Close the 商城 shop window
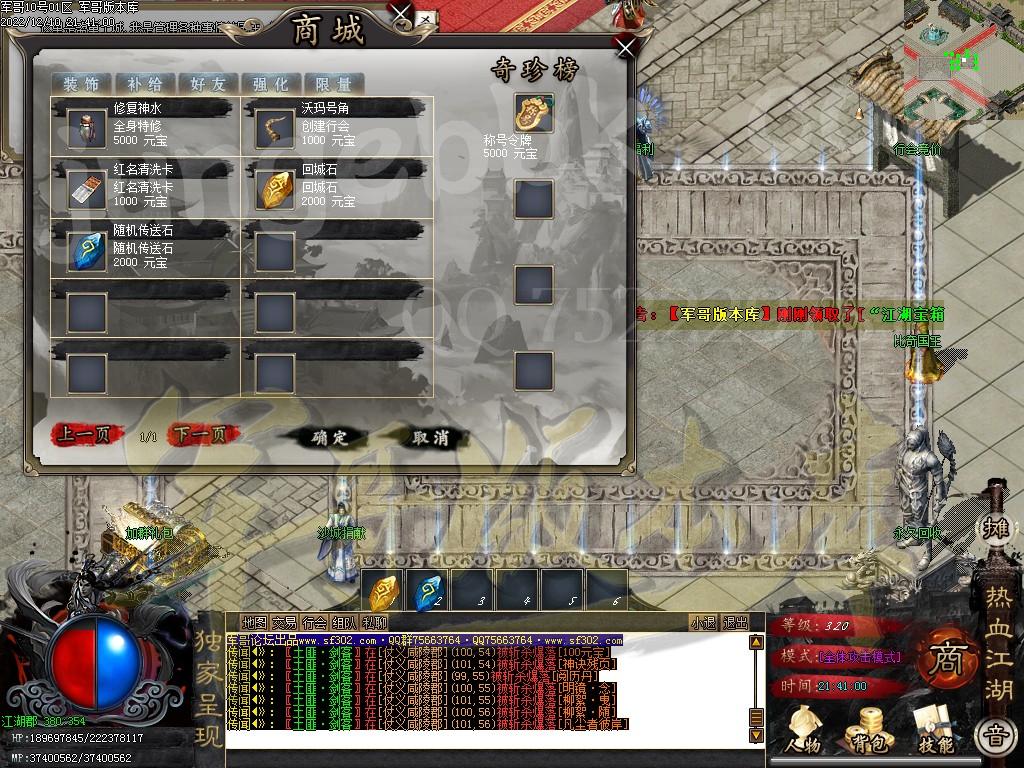Viewport: 1024px width, 768px height. click(626, 46)
